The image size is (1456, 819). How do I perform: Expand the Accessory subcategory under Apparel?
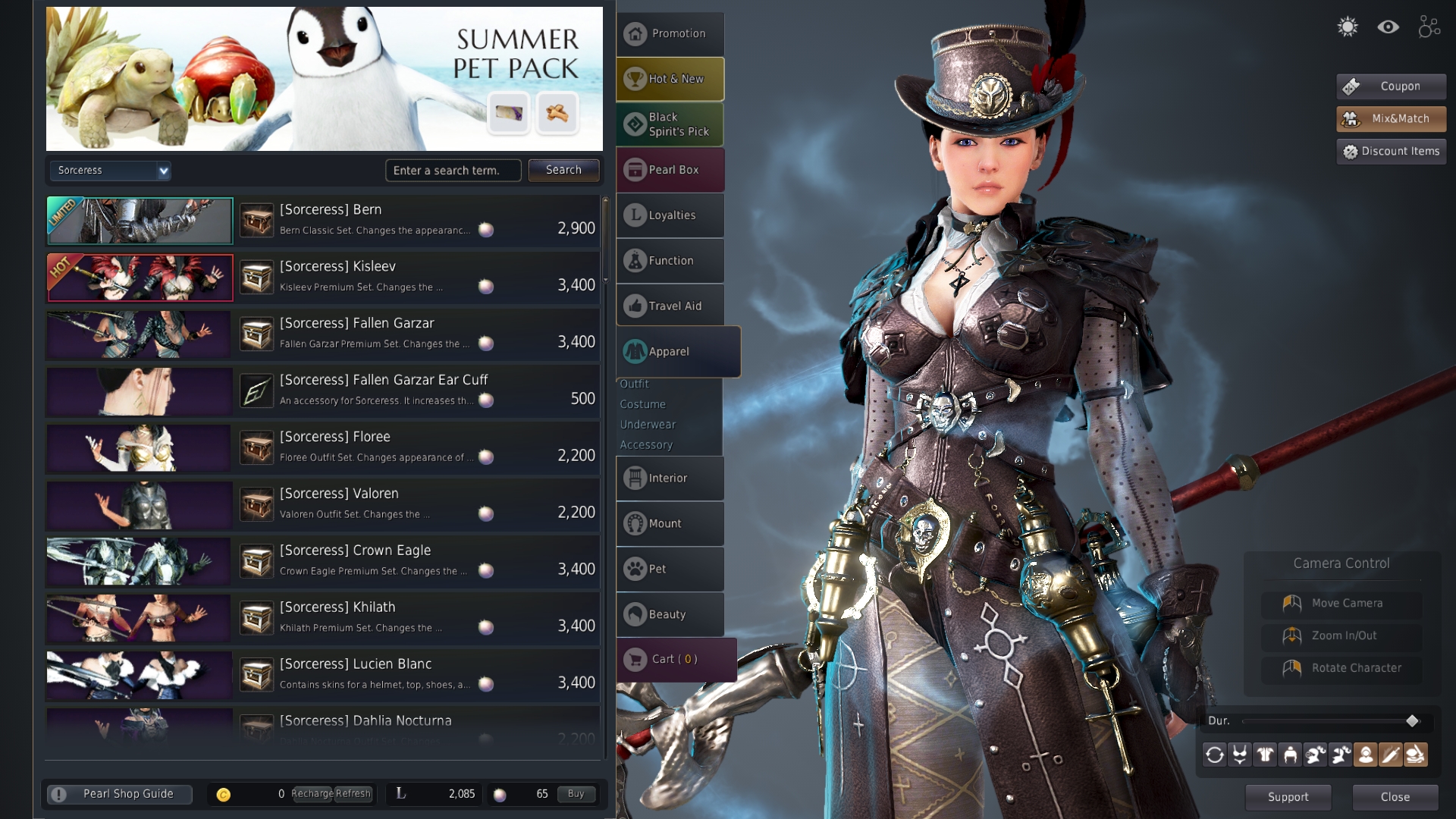646,444
